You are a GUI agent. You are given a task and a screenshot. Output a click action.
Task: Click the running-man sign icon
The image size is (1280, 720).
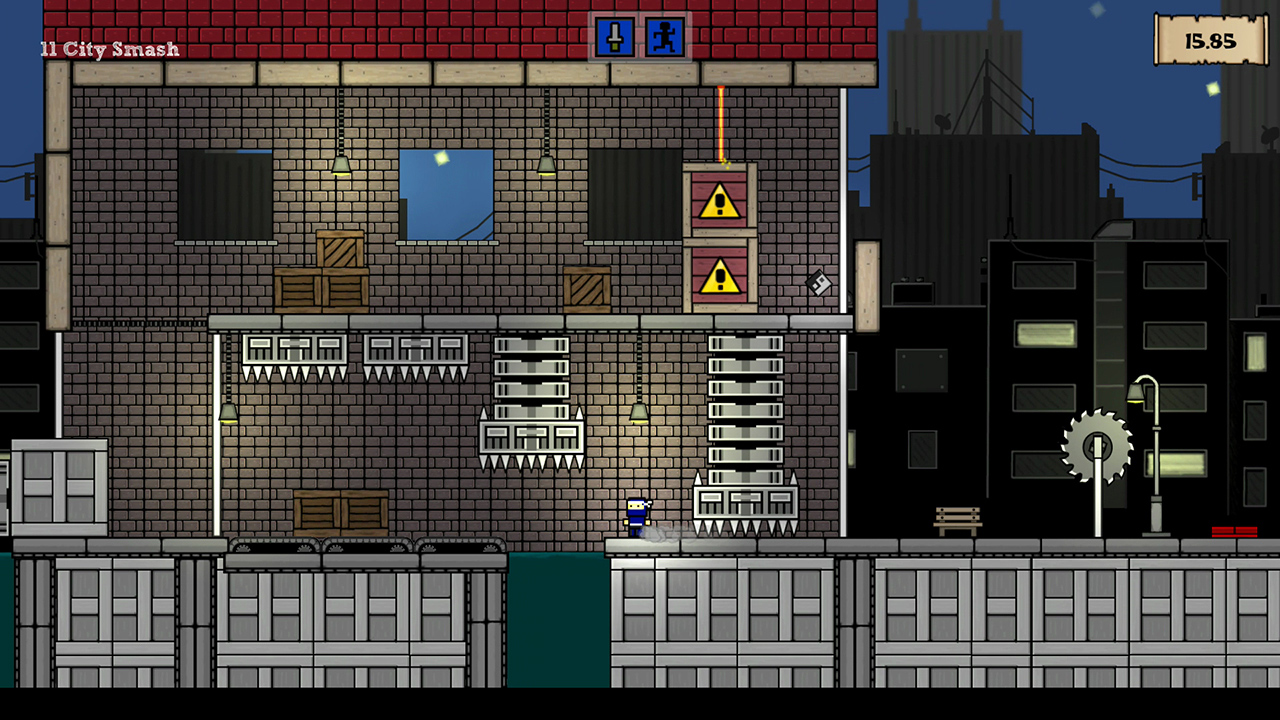(663, 37)
